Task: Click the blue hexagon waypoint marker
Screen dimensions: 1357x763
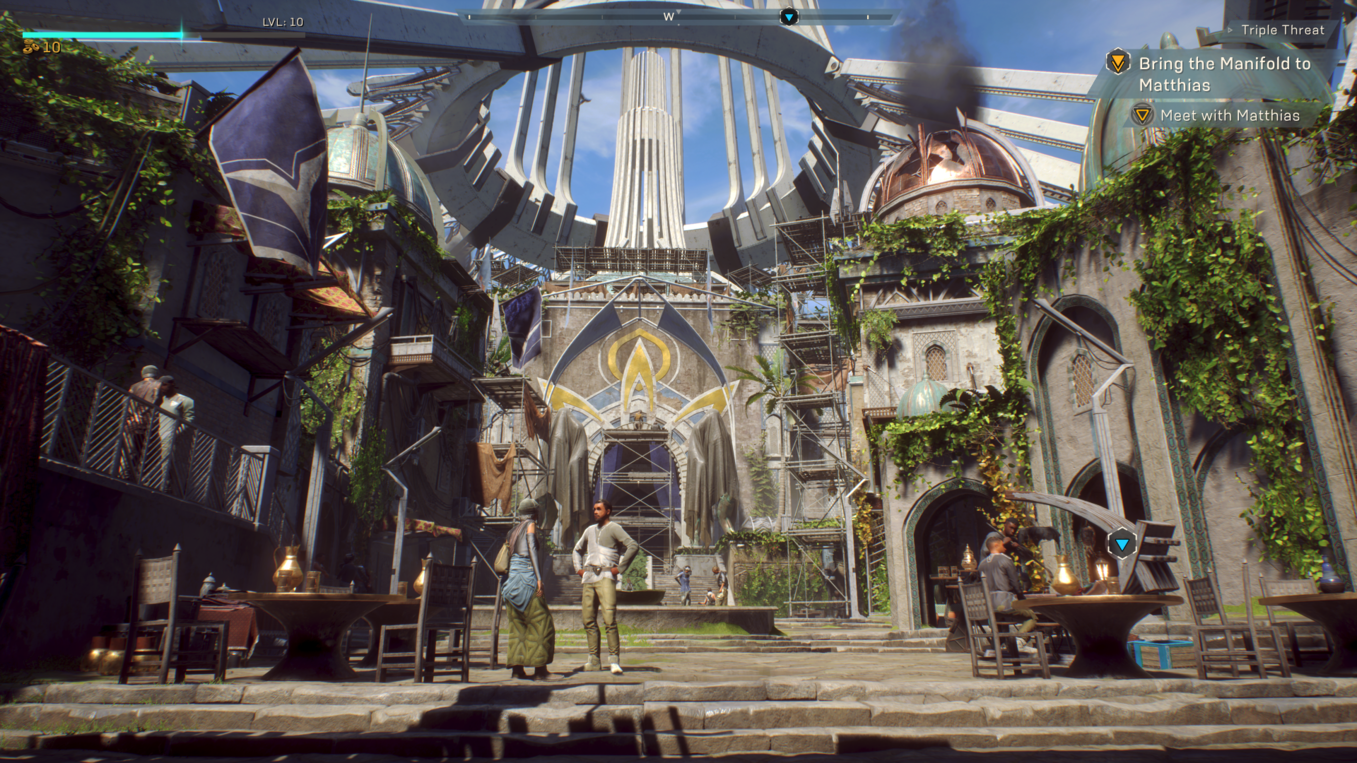Action: (1122, 544)
